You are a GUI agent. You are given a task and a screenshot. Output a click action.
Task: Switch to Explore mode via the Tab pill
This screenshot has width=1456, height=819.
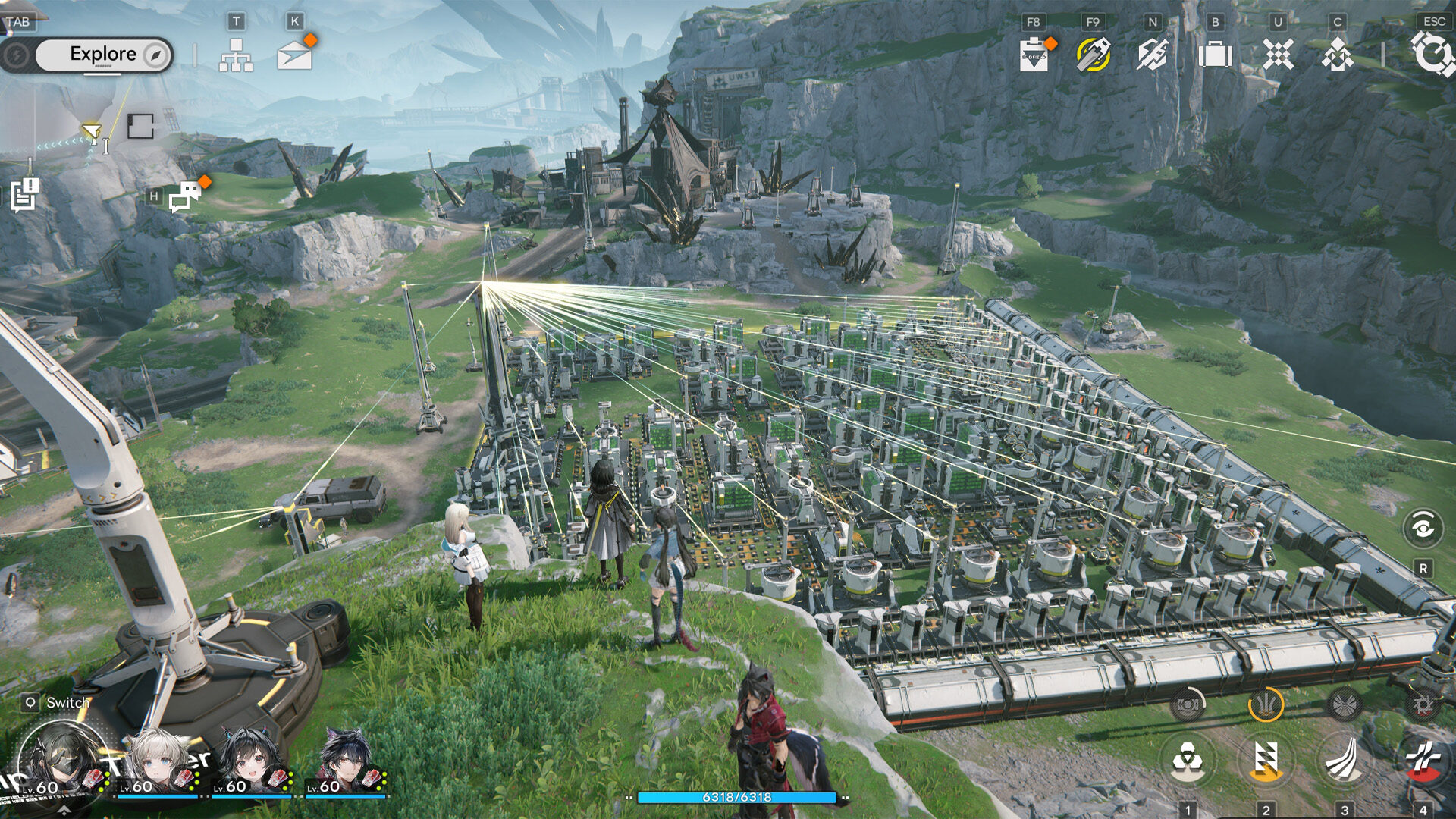point(103,54)
